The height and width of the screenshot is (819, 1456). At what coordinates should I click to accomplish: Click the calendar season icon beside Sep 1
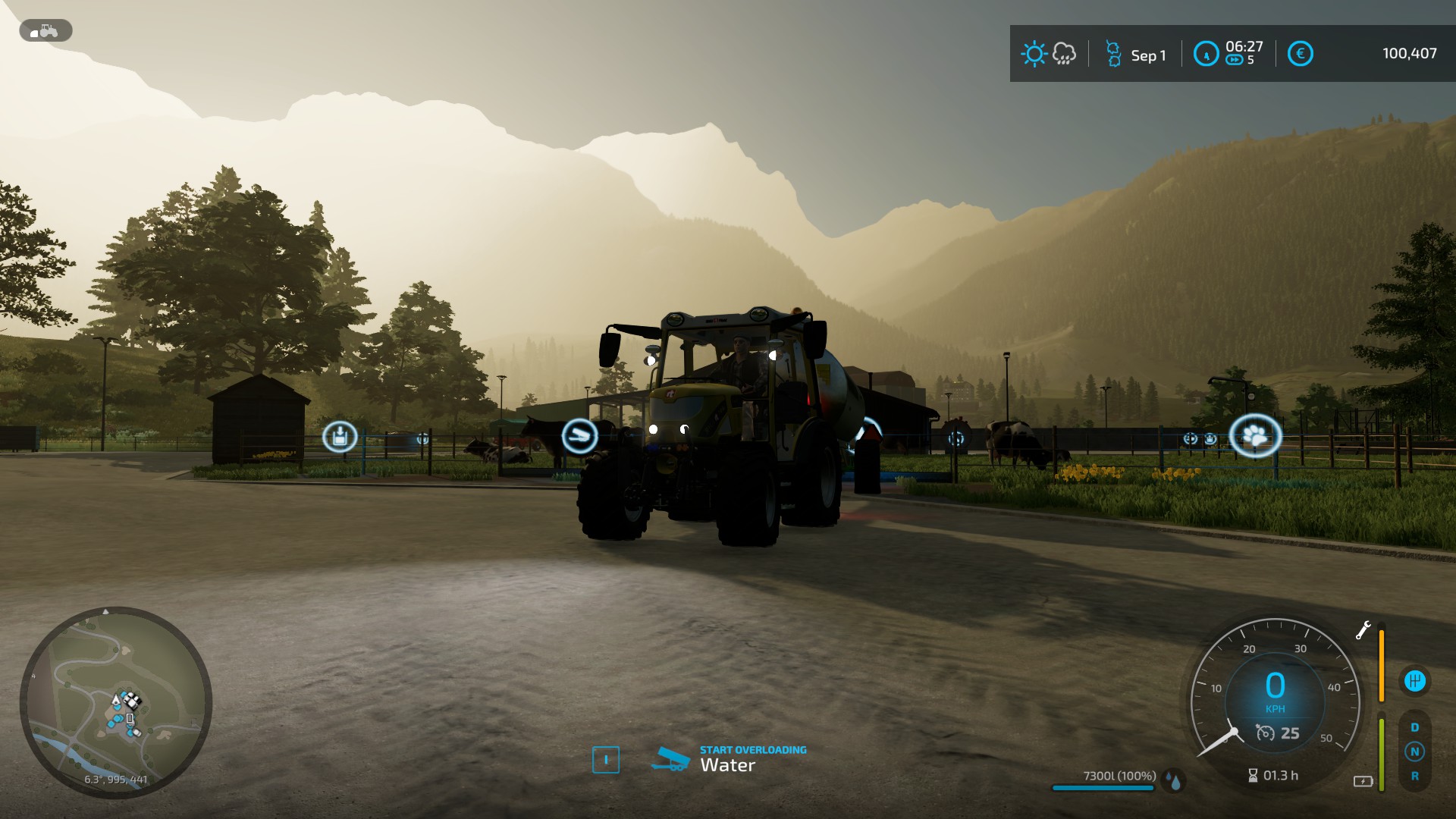point(1112,54)
